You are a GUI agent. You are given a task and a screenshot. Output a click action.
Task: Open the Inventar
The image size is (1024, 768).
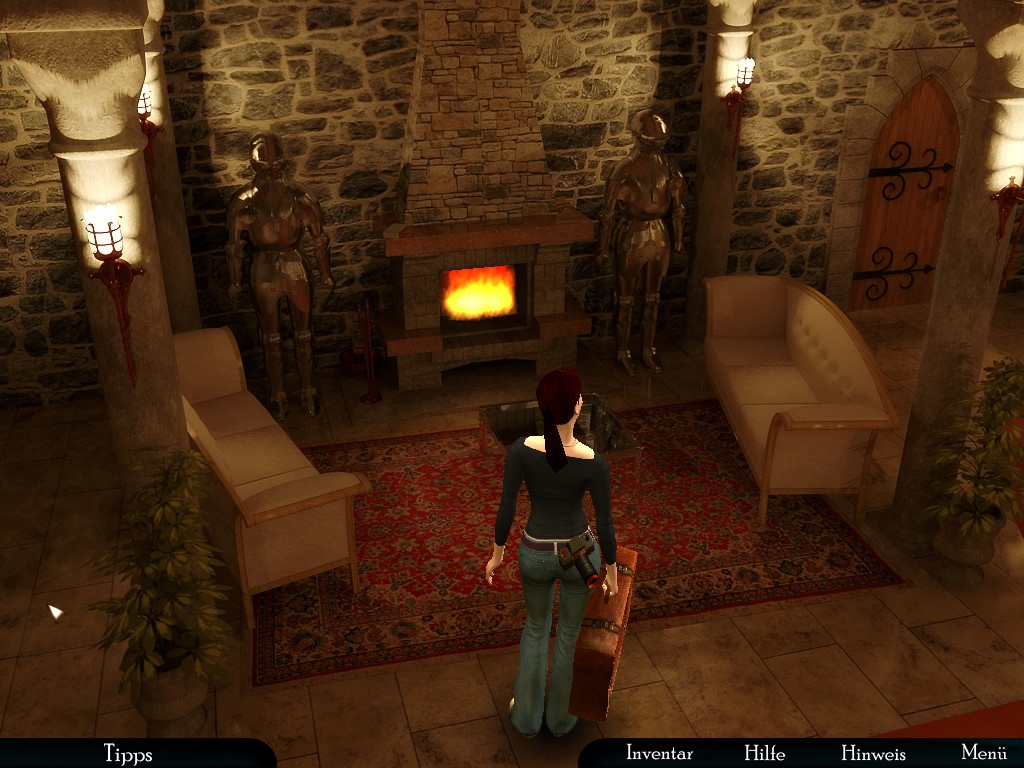point(659,753)
